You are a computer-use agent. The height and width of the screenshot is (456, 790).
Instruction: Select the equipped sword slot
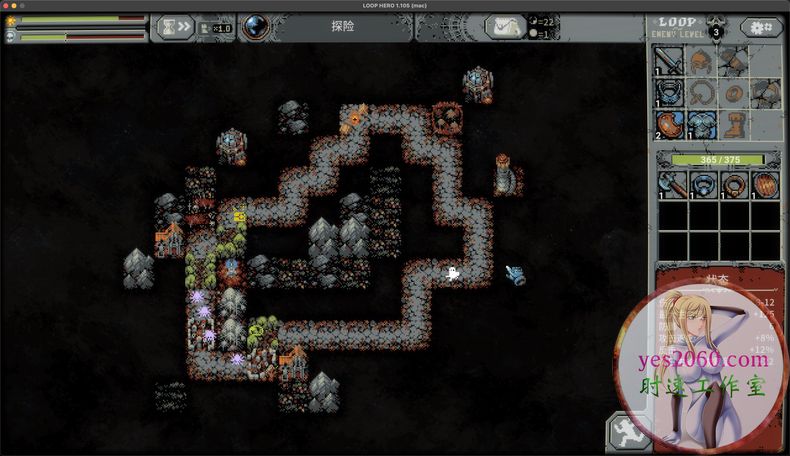pos(669,61)
